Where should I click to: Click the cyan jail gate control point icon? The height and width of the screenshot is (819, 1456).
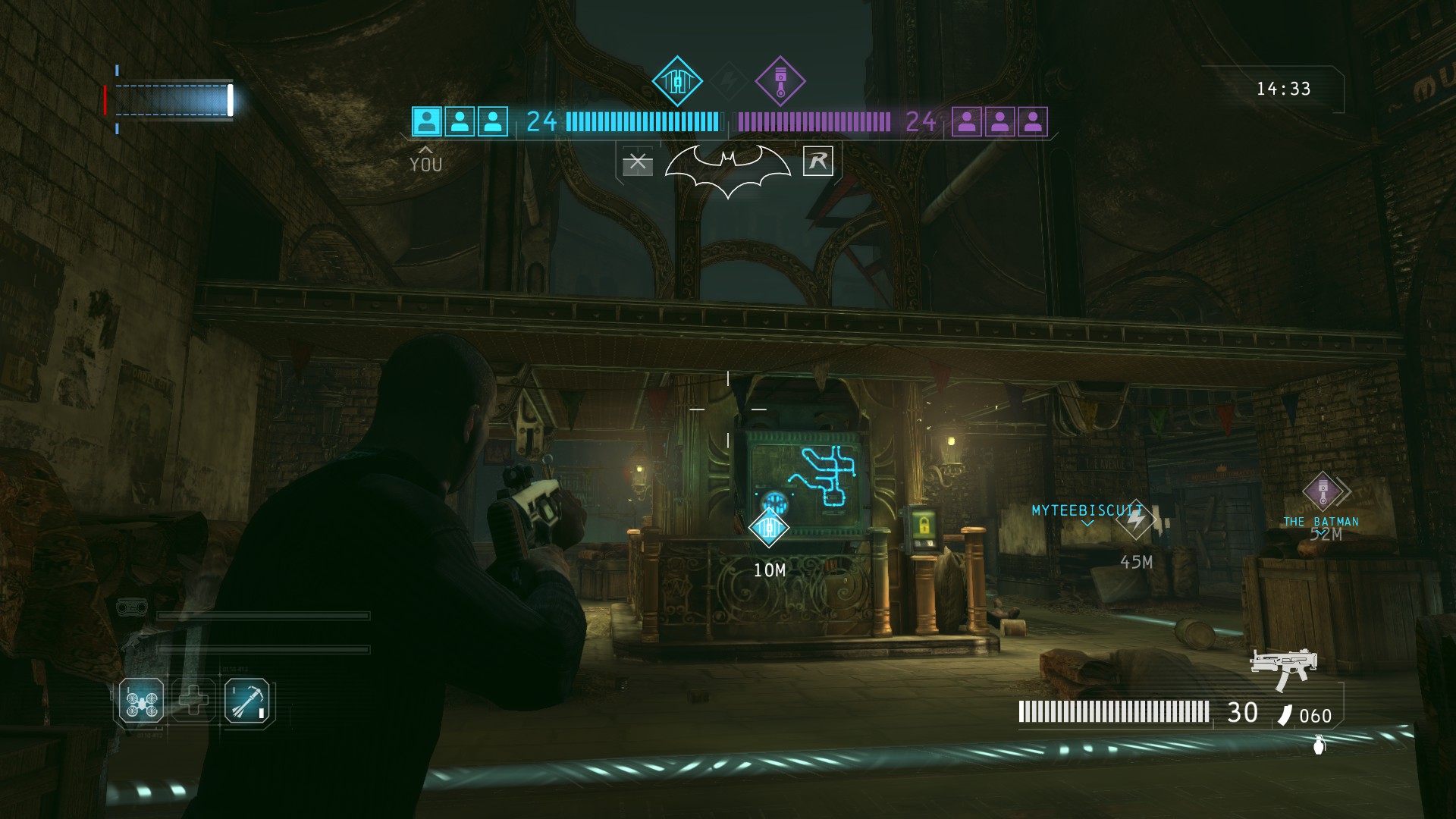tap(677, 81)
